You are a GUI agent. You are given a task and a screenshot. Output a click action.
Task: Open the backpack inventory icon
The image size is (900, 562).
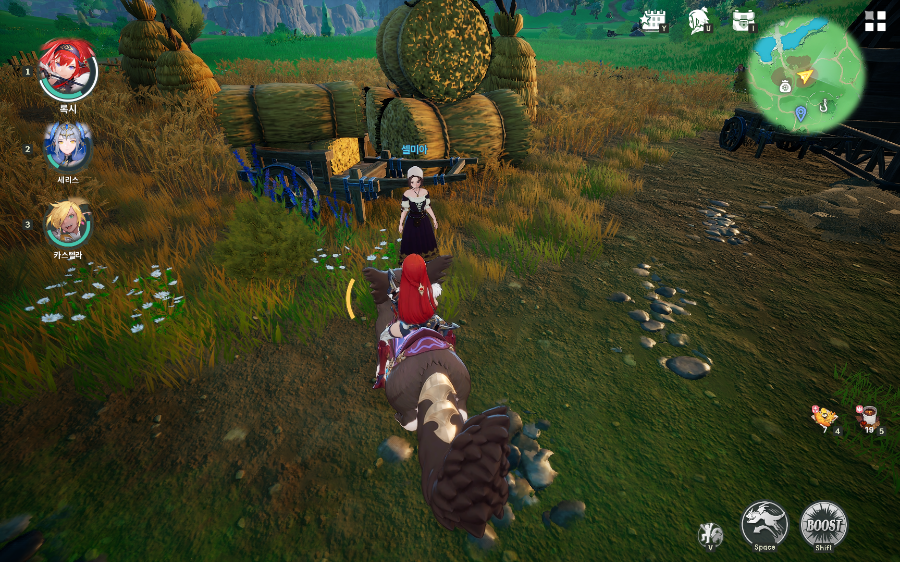coord(743,21)
